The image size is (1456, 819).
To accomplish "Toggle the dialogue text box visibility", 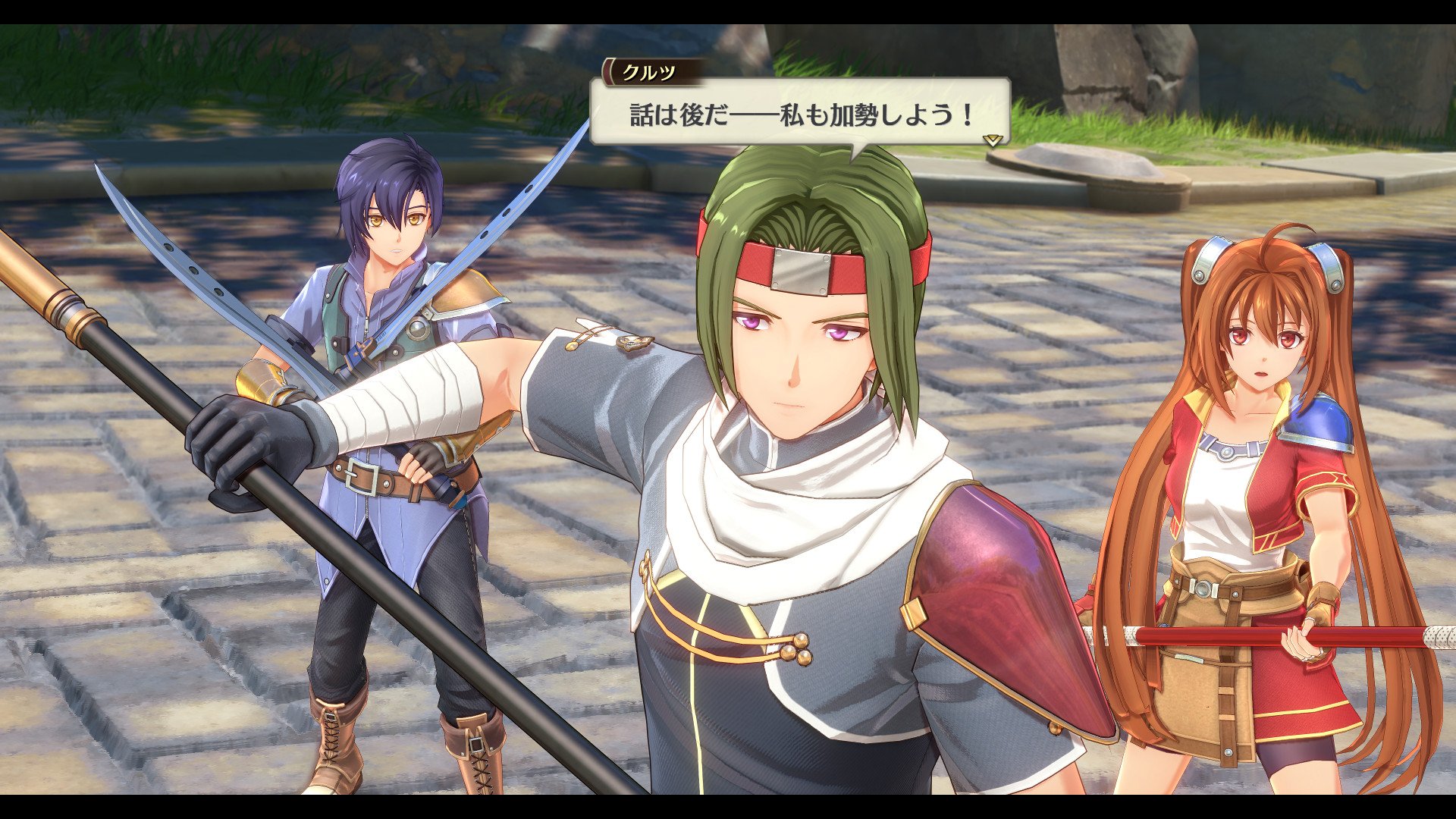I will click(x=796, y=114).
